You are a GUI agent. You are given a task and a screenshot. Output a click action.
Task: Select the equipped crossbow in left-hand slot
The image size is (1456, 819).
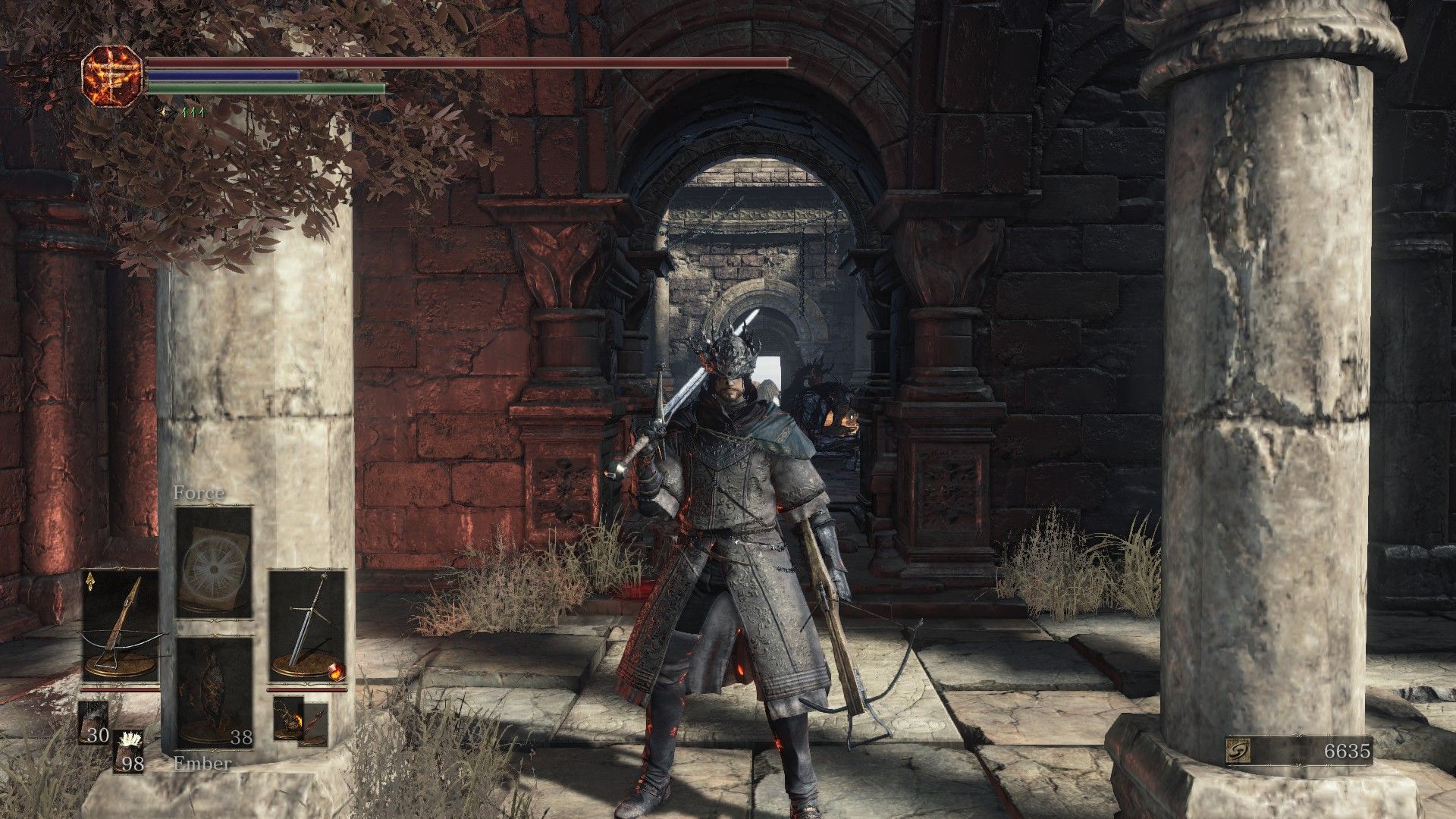(x=118, y=630)
